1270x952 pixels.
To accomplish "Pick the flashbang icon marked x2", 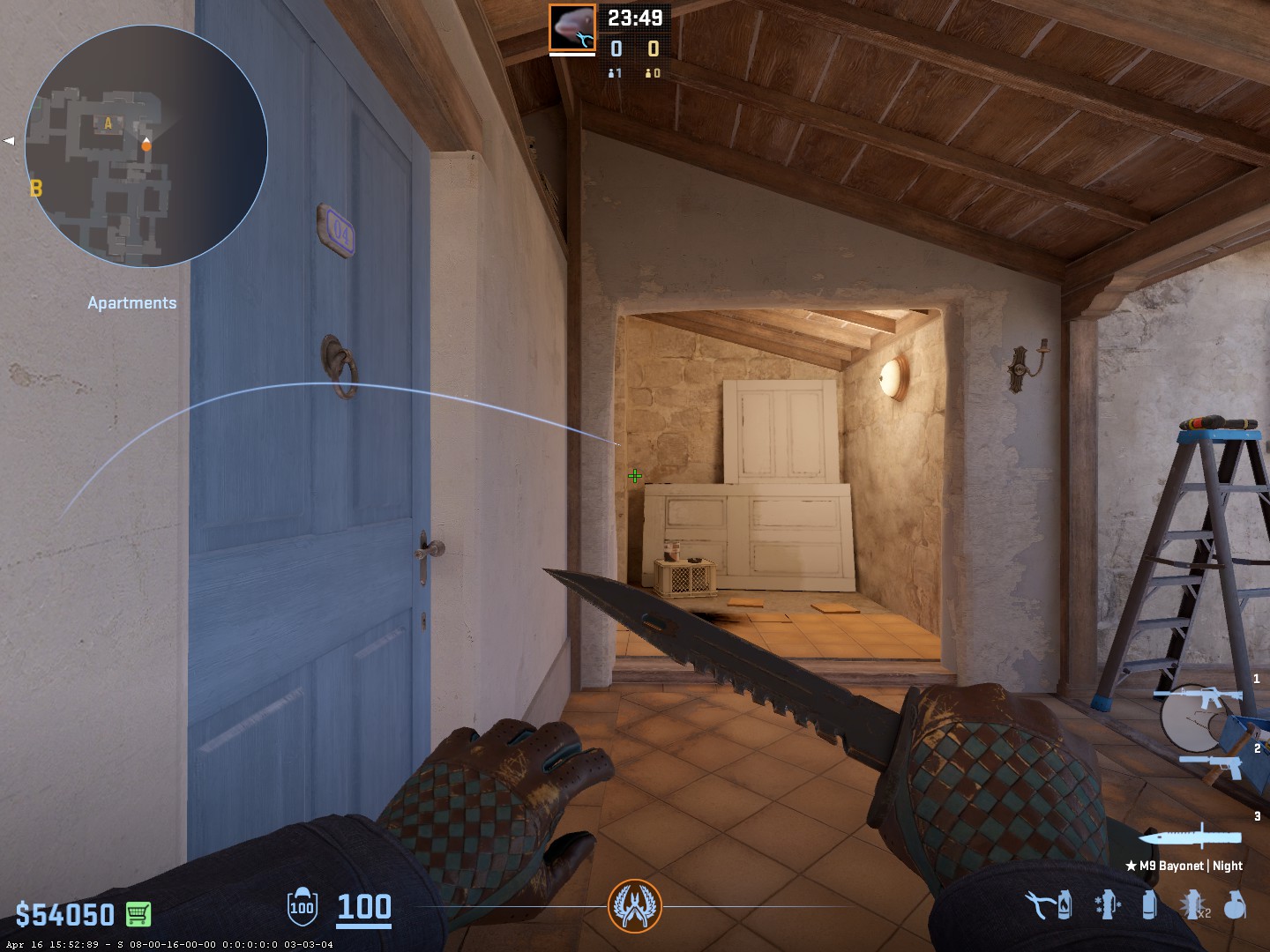I will point(1192,904).
